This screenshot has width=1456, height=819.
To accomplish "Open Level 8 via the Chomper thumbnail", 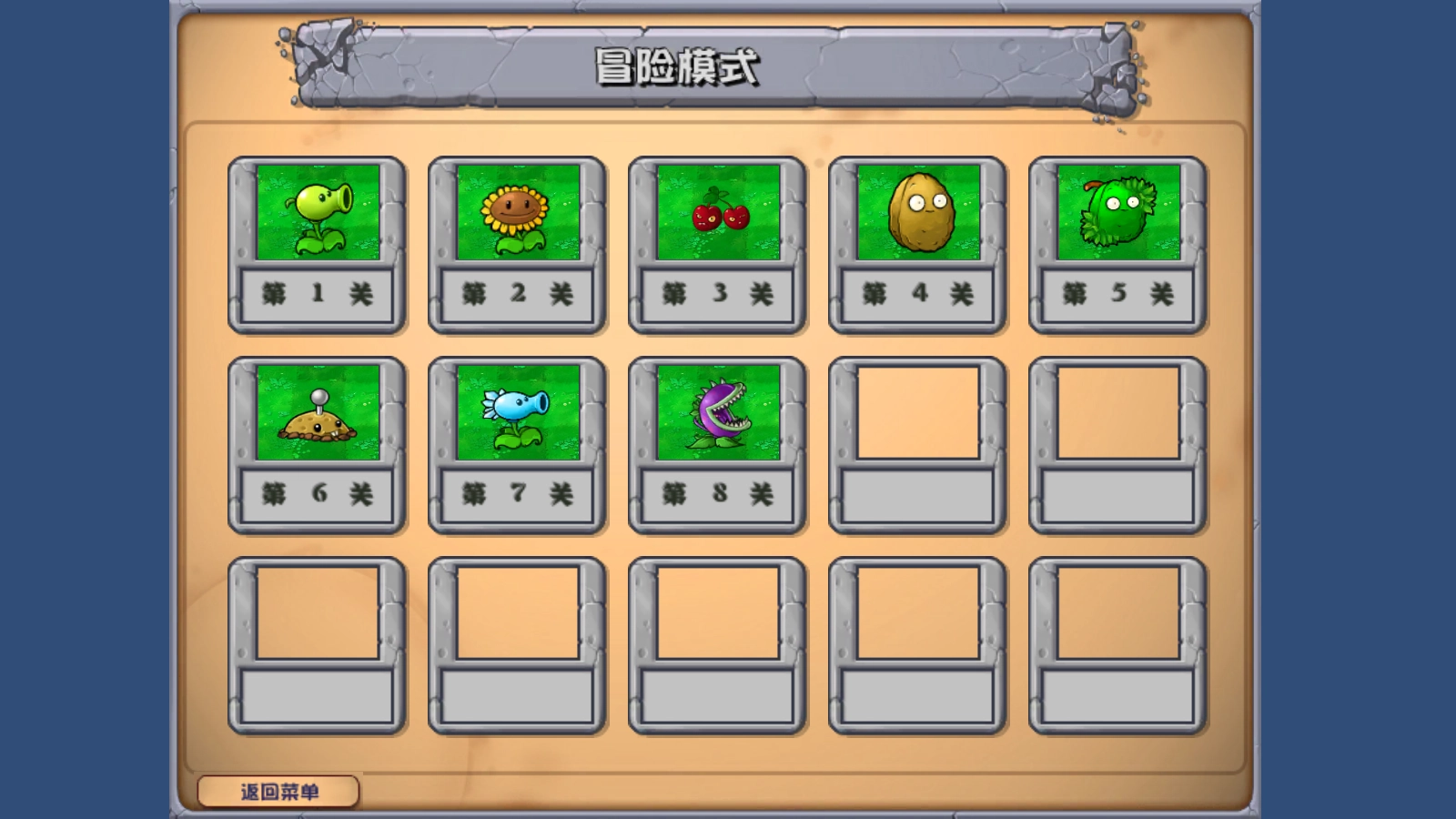I will point(716,414).
